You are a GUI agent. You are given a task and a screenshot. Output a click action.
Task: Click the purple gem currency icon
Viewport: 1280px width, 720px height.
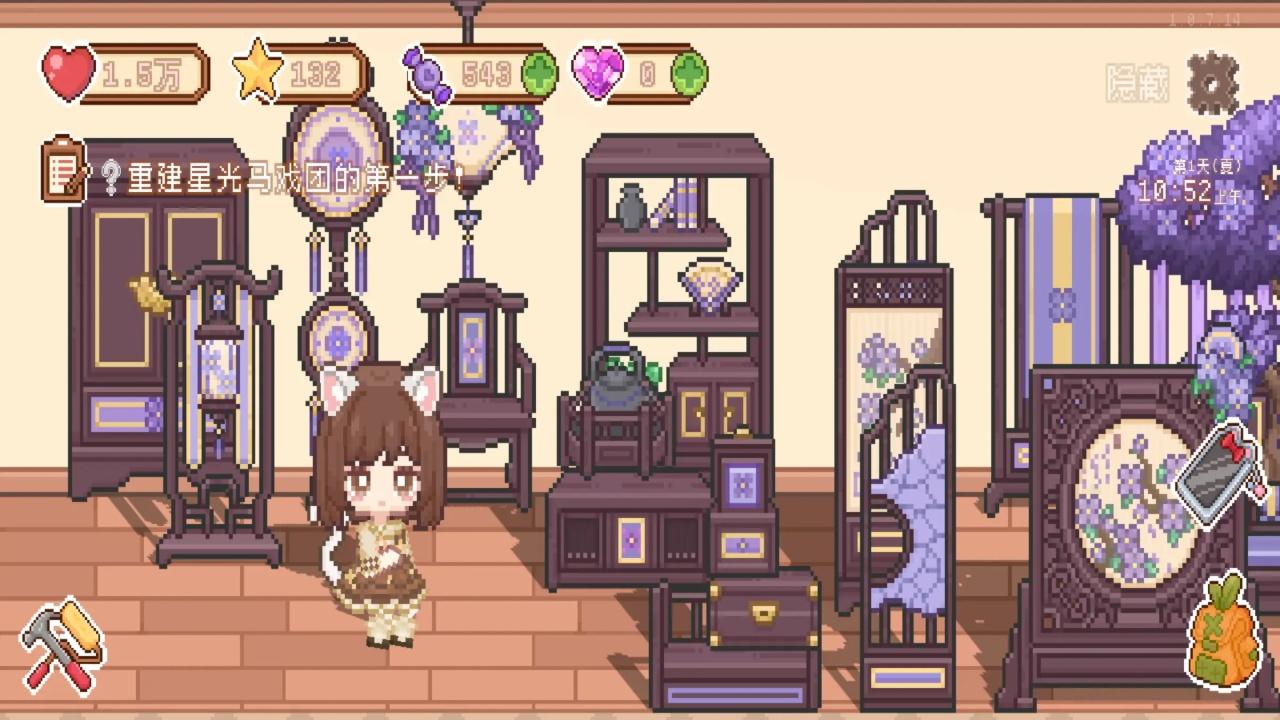(597, 72)
